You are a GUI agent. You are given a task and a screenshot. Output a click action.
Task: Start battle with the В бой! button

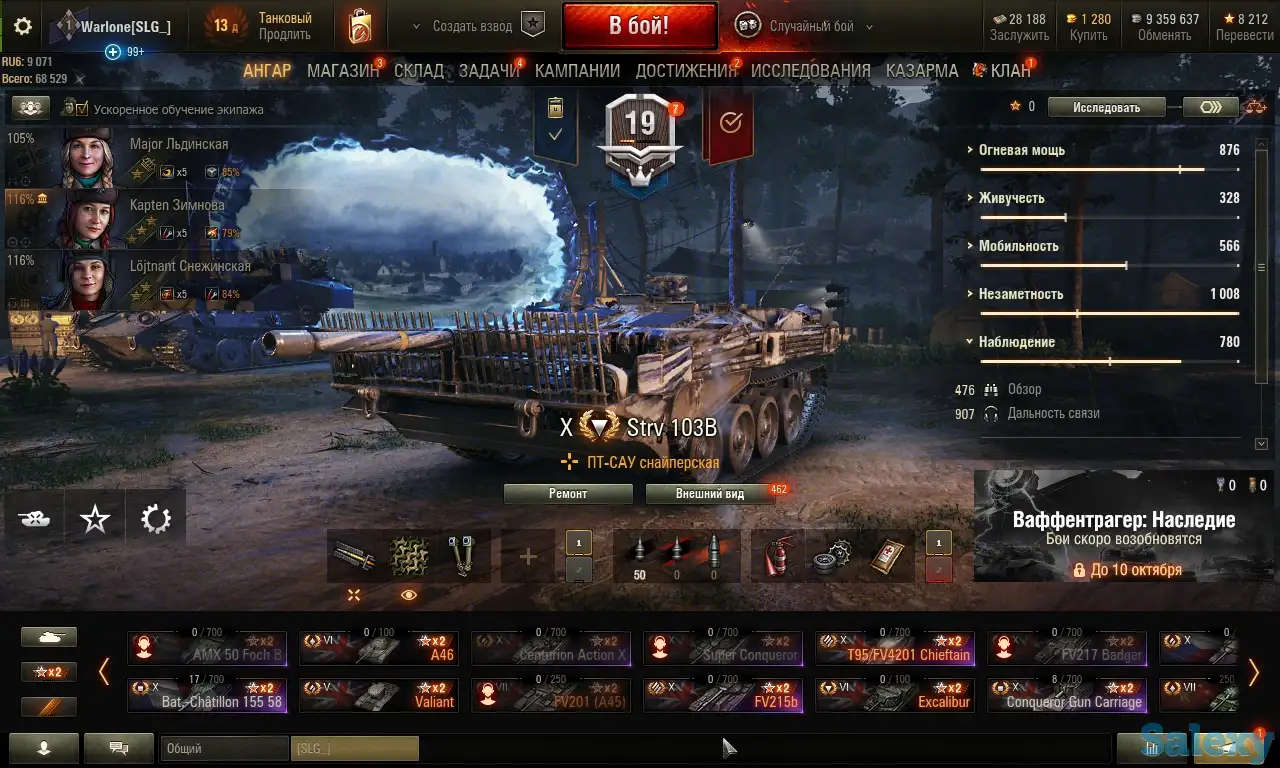tap(639, 26)
